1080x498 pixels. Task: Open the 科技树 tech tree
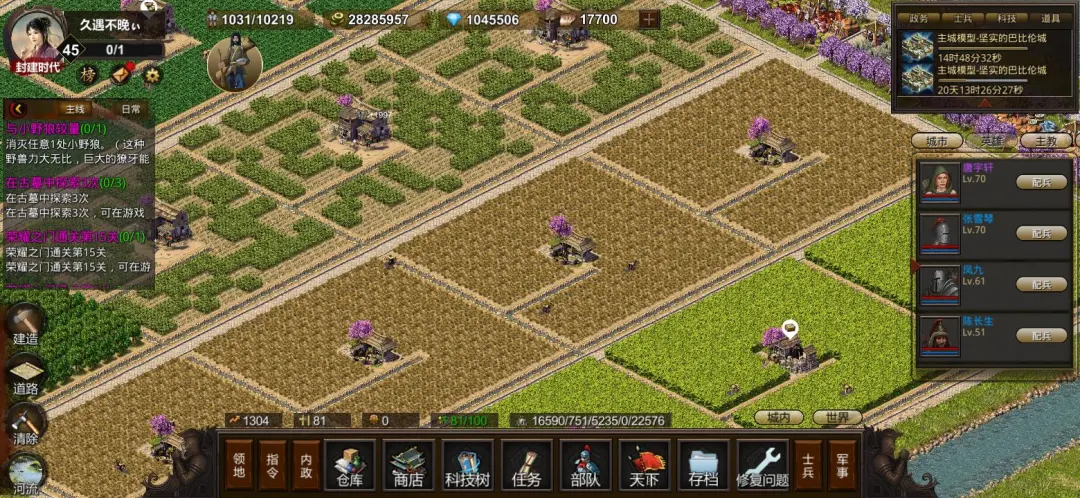(x=468, y=465)
